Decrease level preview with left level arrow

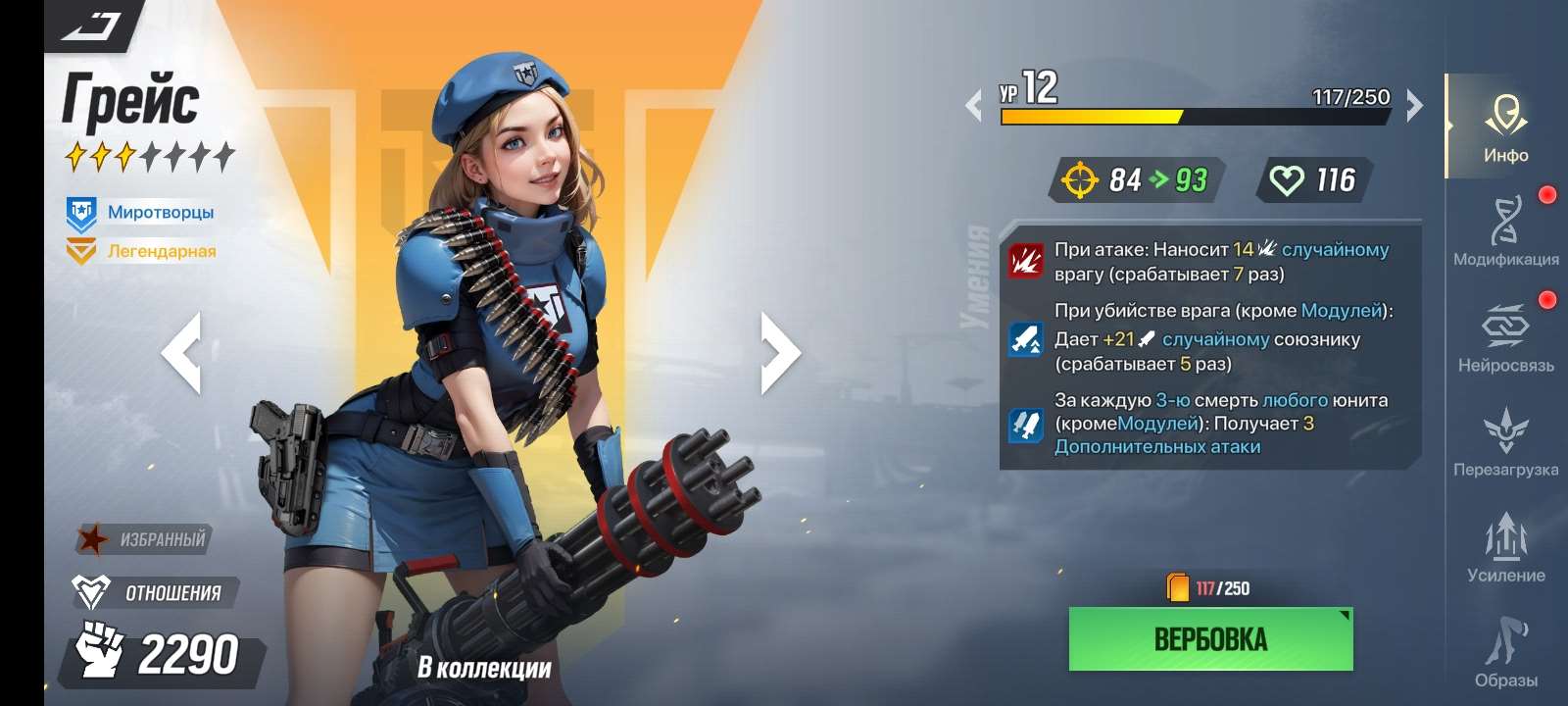click(x=974, y=105)
